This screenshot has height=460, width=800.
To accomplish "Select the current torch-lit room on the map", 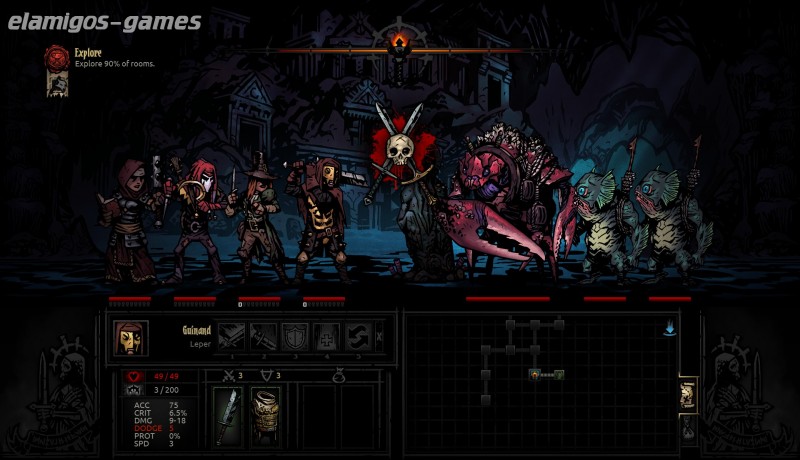I will tap(536, 374).
